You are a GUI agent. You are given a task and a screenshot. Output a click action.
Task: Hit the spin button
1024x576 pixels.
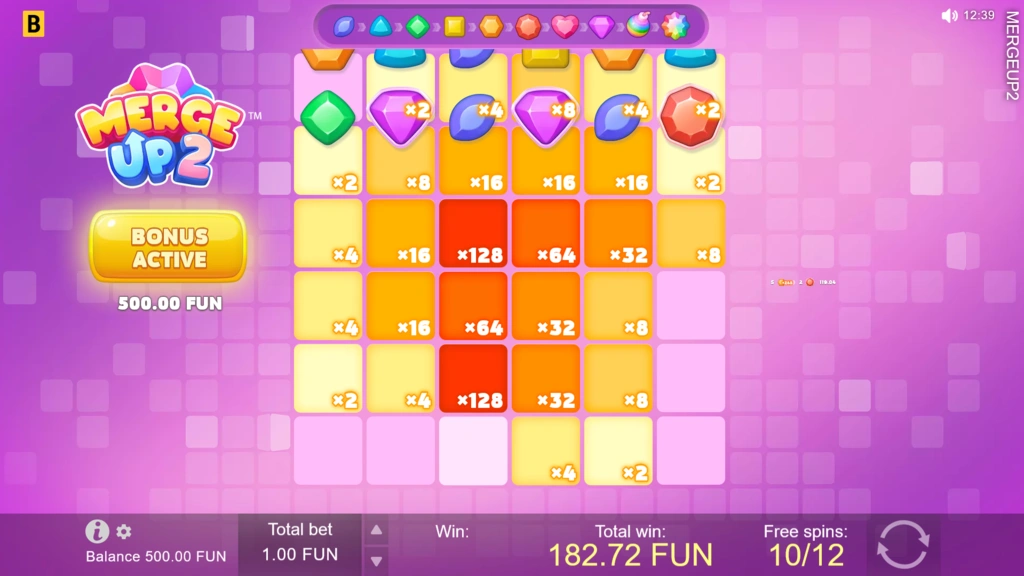903,546
